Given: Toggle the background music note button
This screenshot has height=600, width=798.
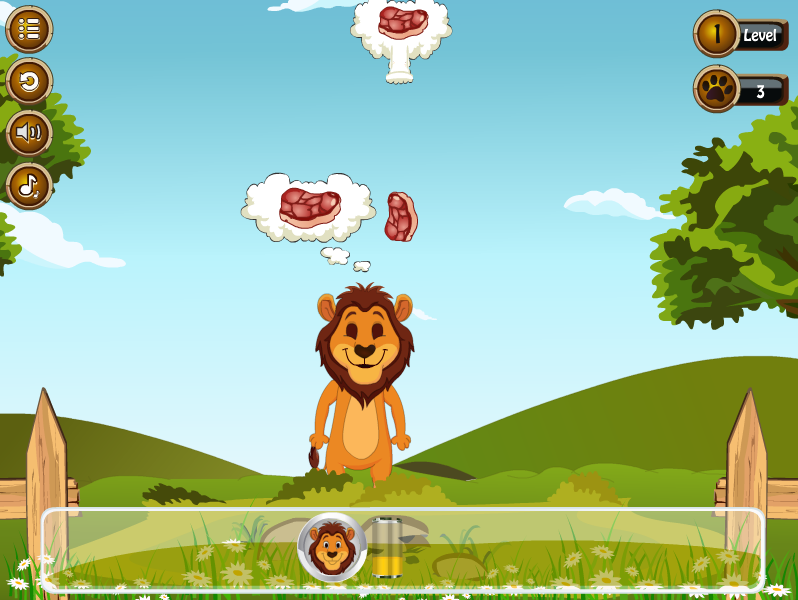Looking at the screenshot, I should 29,185.
